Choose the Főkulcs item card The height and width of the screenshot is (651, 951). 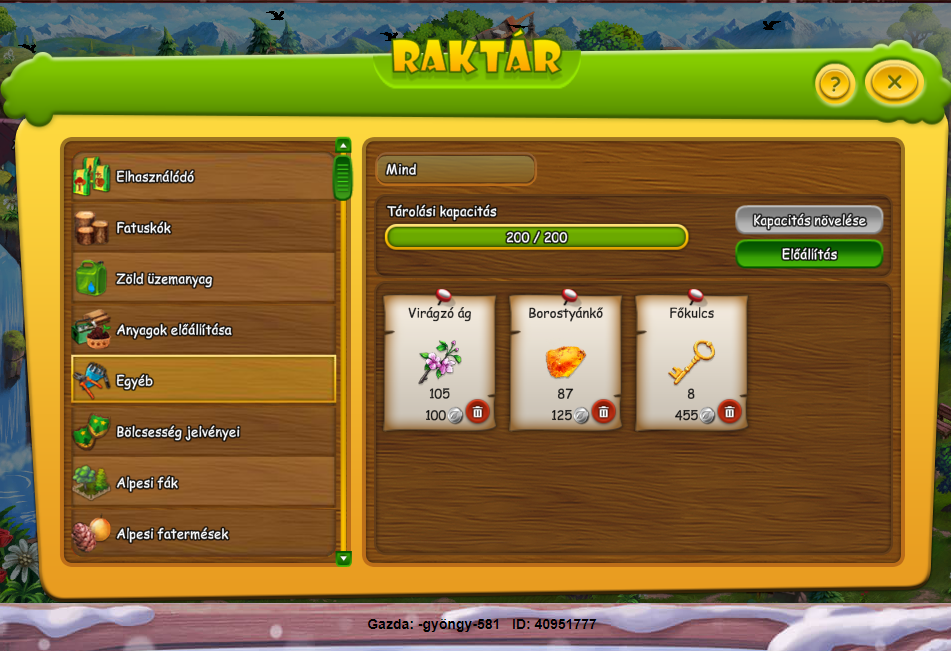tap(691, 357)
